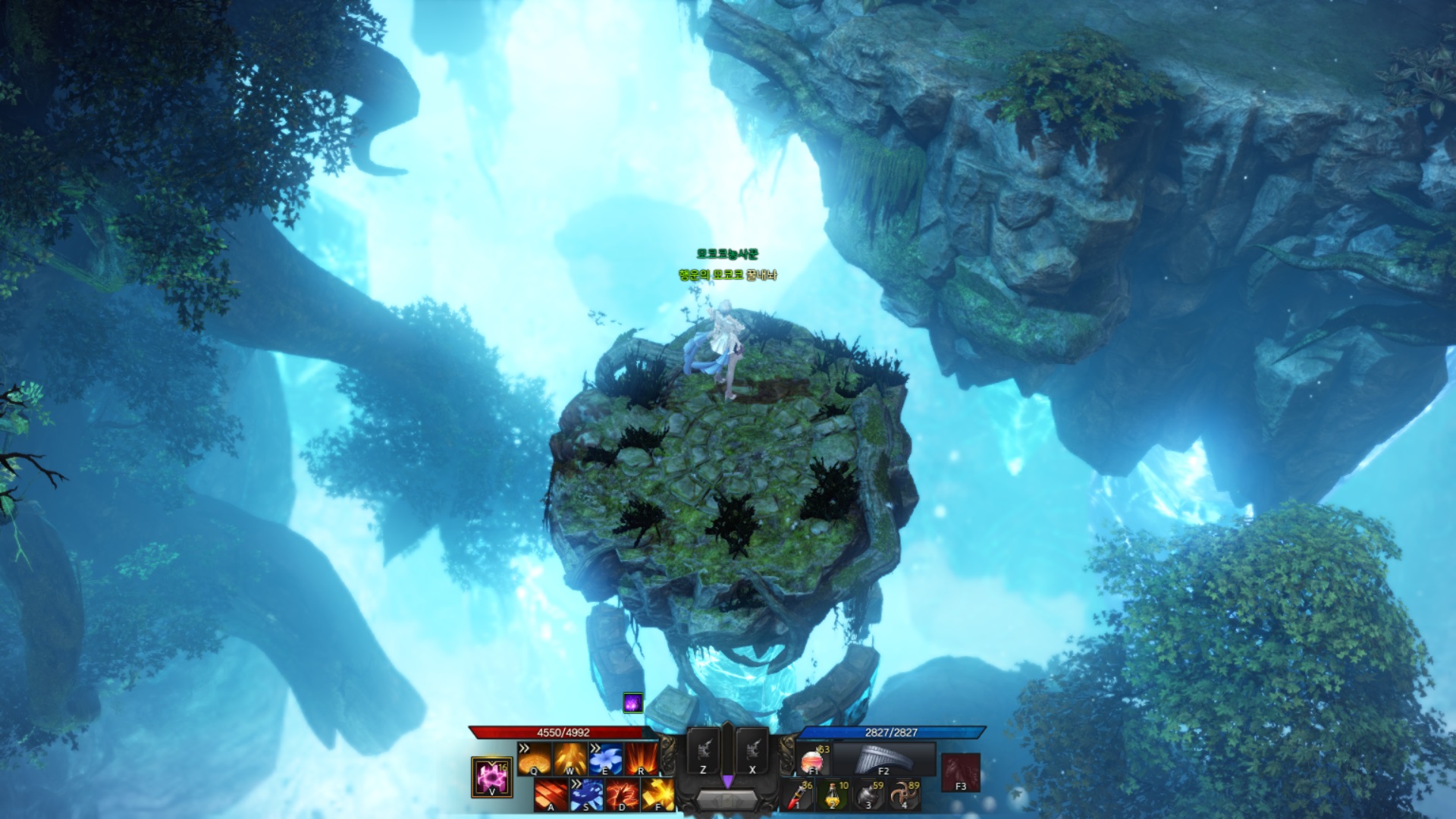Throw the dark bomb in slot 3
The height and width of the screenshot is (819, 1456).
click(869, 795)
